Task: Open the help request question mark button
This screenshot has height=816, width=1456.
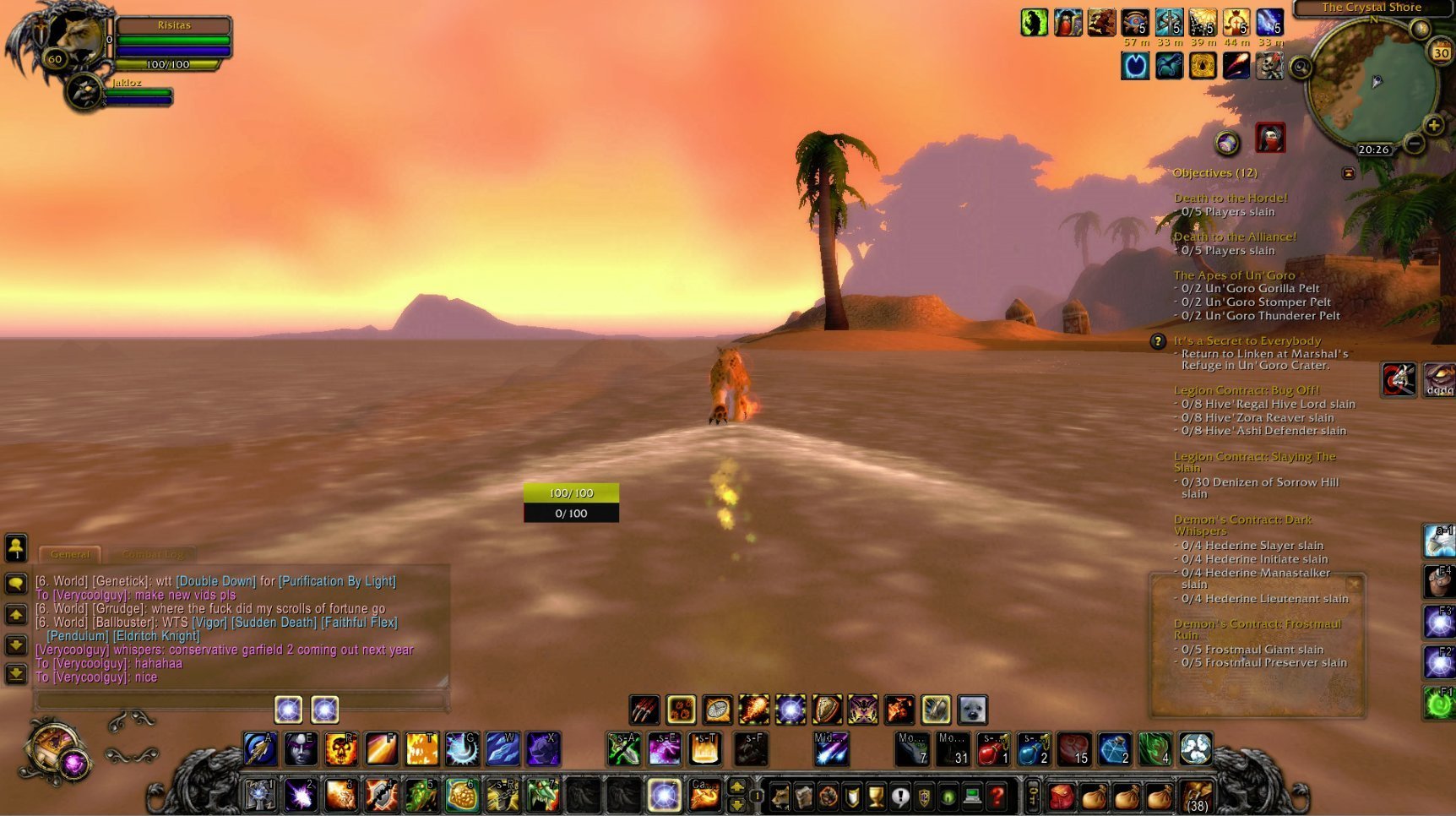Action: (997, 796)
